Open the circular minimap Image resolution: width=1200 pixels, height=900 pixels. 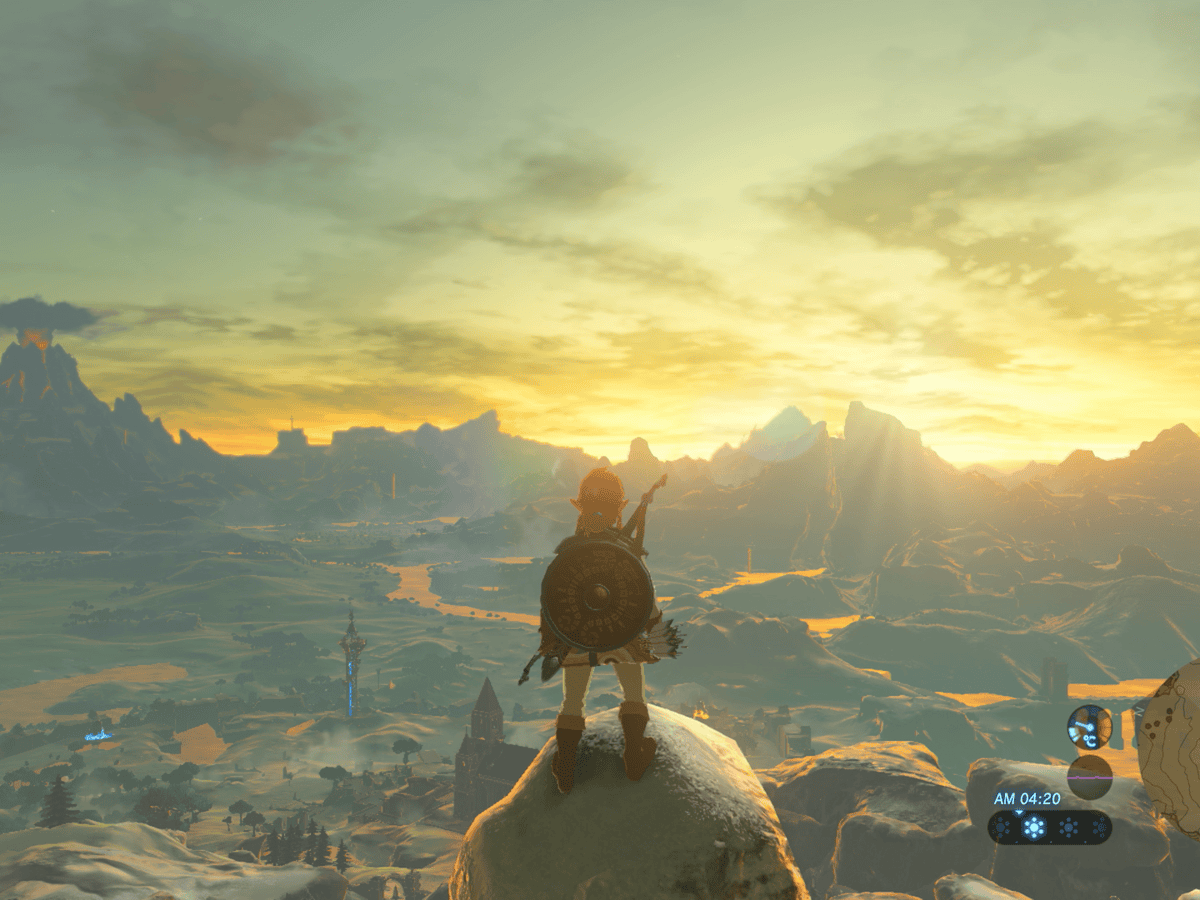coord(1174,747)
